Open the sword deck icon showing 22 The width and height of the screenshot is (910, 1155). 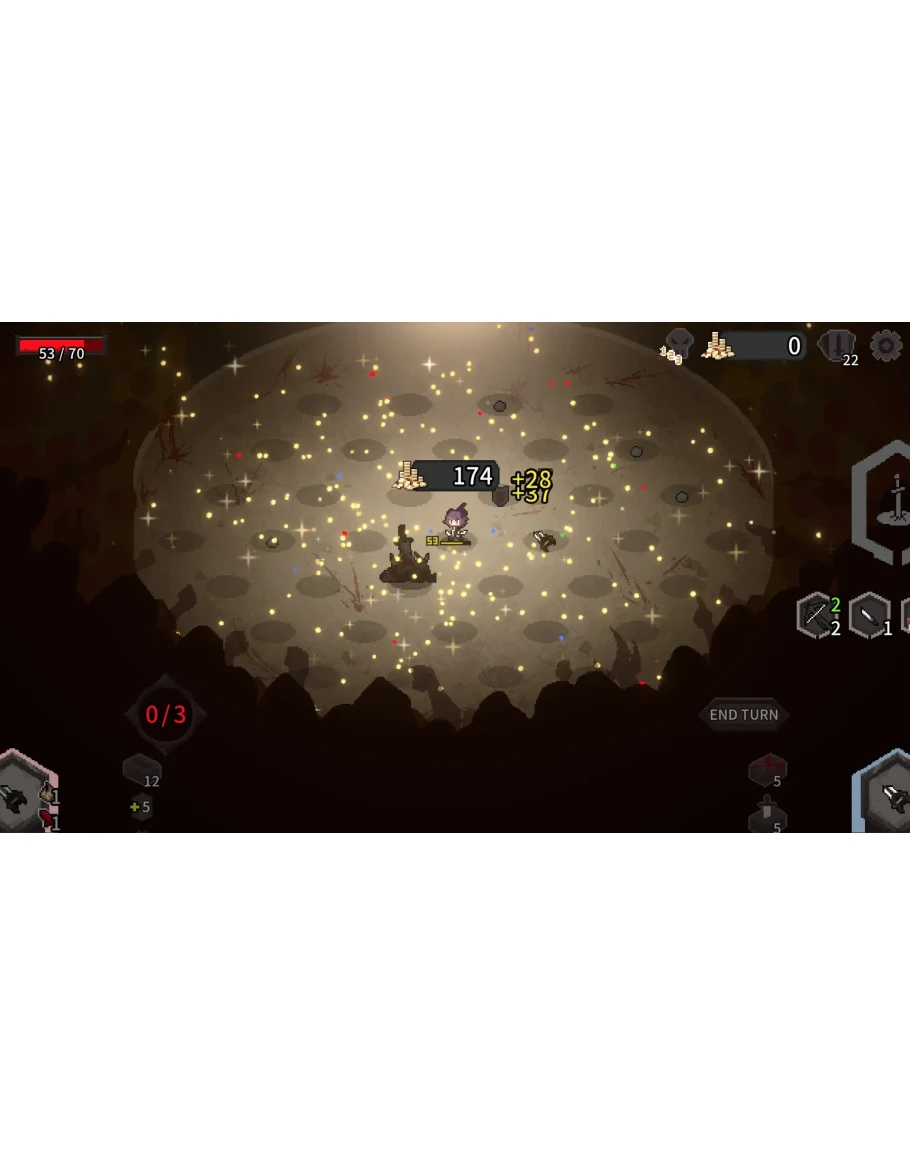pos(837,346)
